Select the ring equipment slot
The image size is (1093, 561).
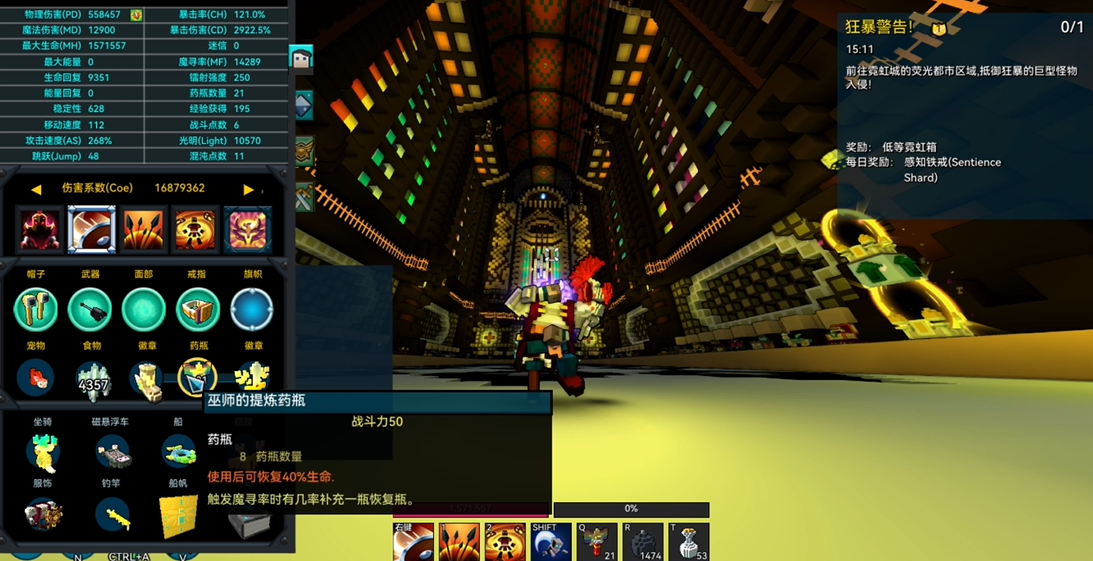(x=198, y=309)
